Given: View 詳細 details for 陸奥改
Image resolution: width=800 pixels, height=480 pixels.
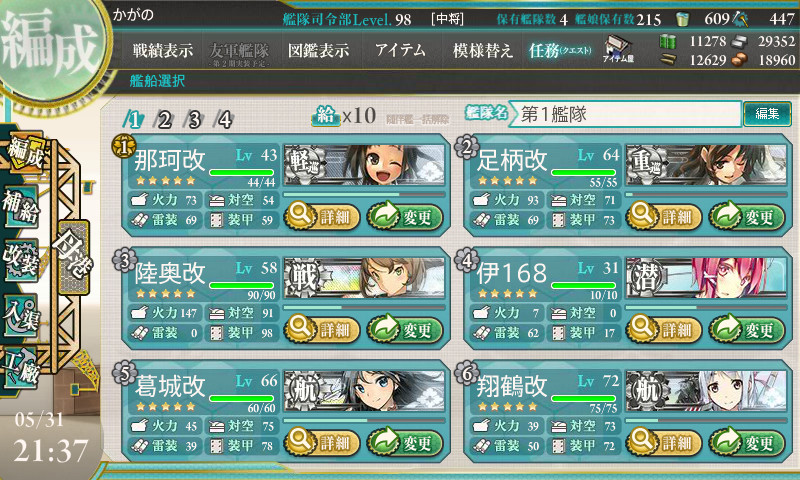Looking at the screenshot, I should tap(321, 329).
